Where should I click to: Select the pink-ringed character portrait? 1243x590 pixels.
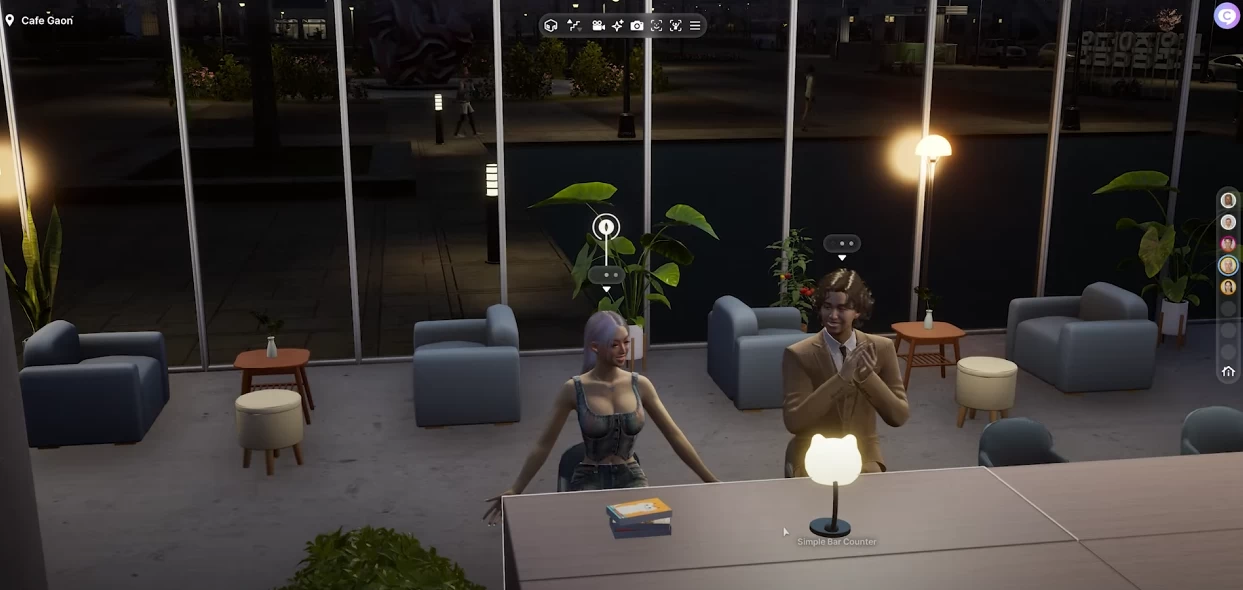1228,244
